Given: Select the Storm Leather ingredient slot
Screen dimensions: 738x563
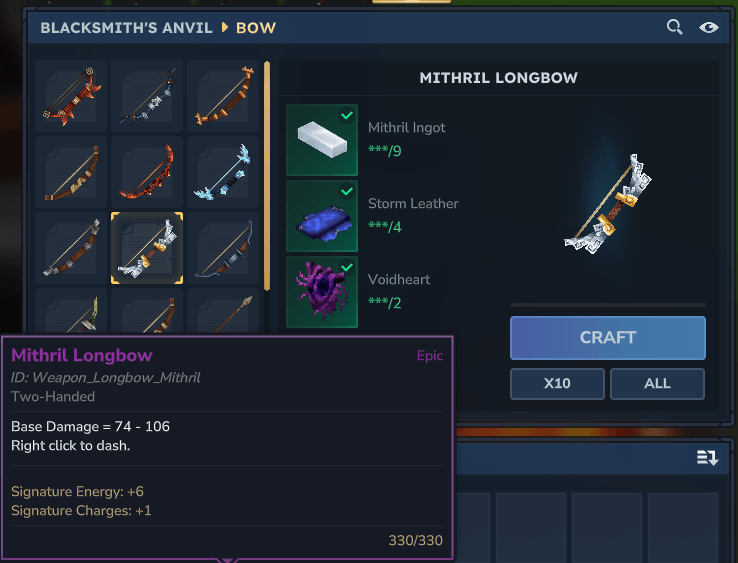Looking at the screenshot, I should (x=322, y=216).
